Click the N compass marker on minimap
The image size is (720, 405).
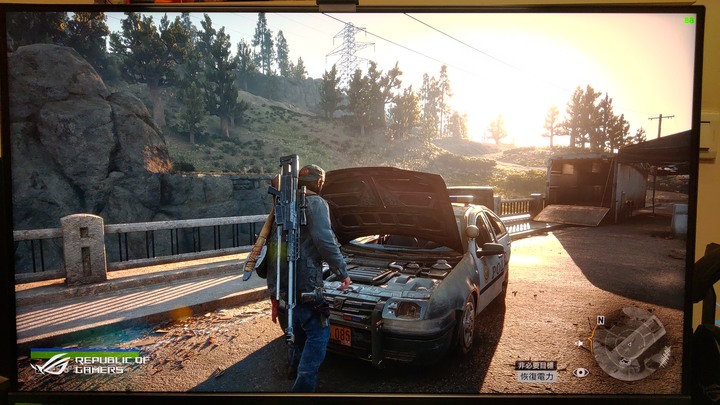point(601,321)
